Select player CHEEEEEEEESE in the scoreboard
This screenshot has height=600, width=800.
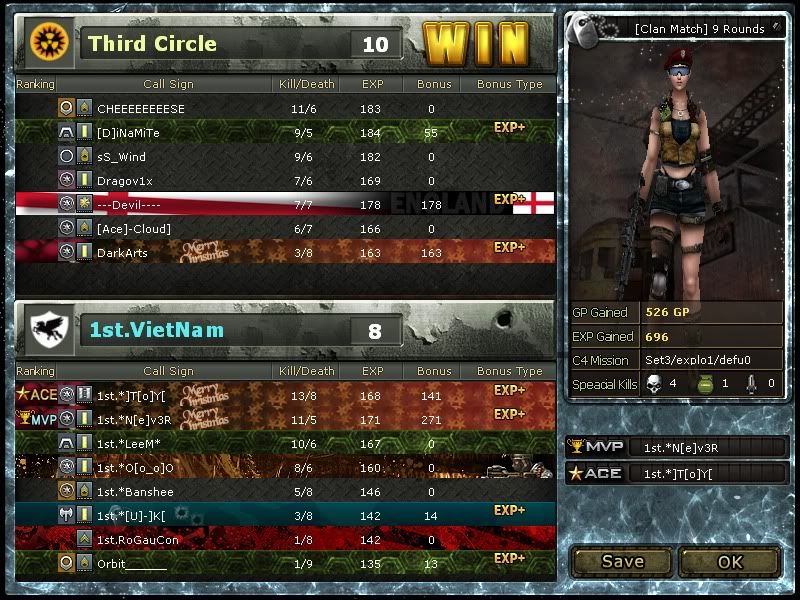pos(141,109)
